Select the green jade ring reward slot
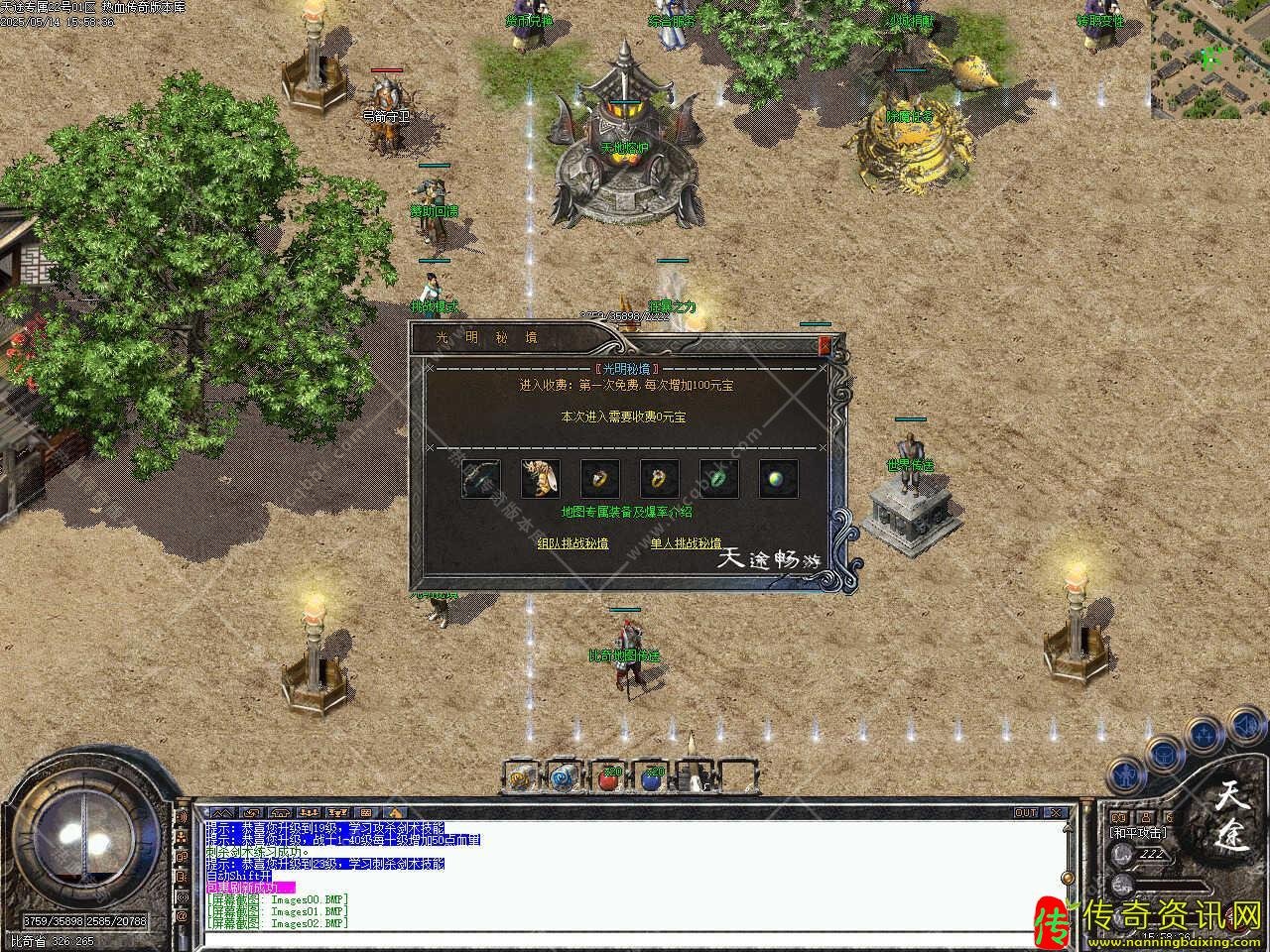Viewport: 1270px width, 952px height. point(719,479)
